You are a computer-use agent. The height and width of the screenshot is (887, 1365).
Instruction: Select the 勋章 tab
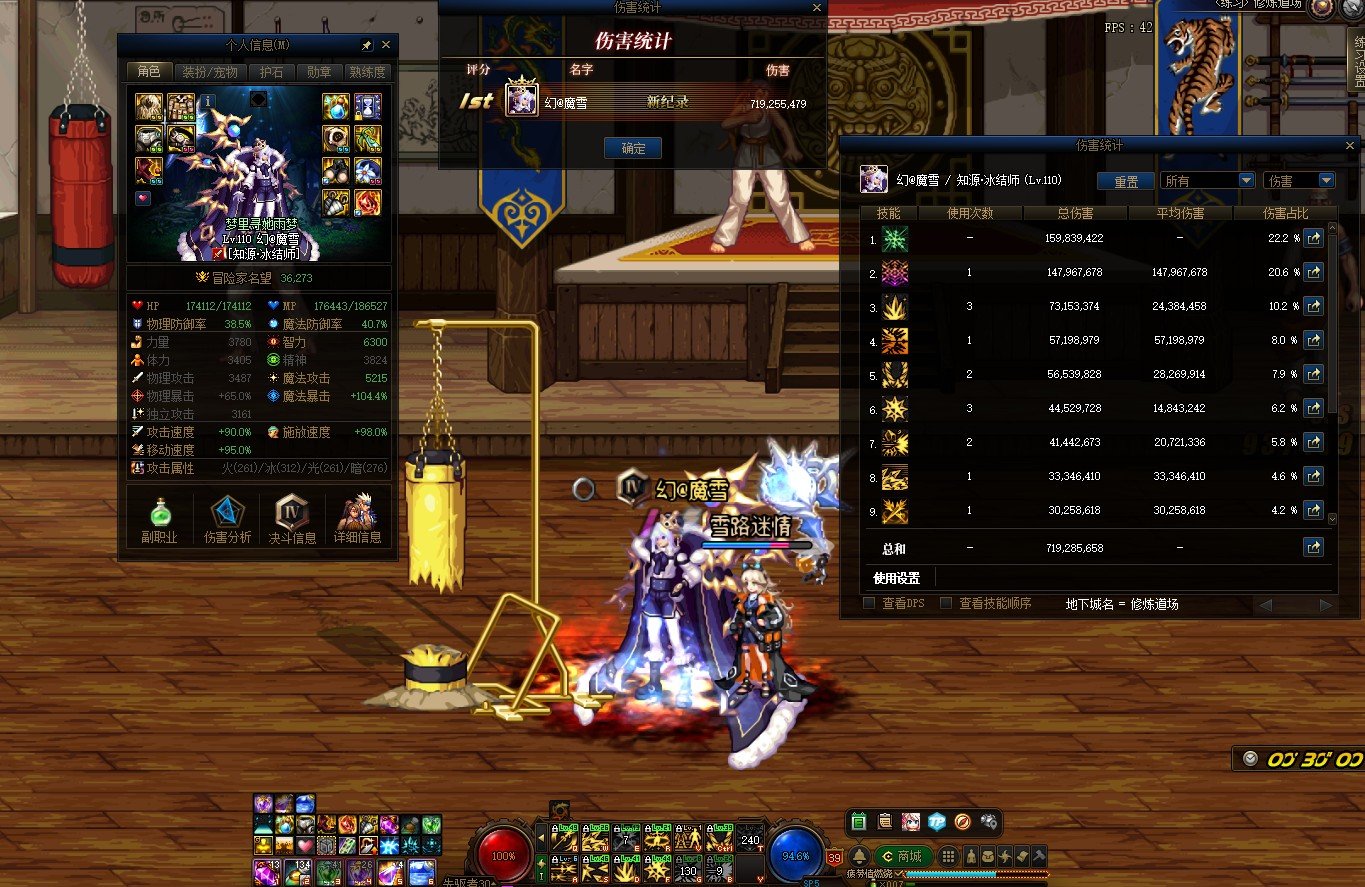pos(319,72)
